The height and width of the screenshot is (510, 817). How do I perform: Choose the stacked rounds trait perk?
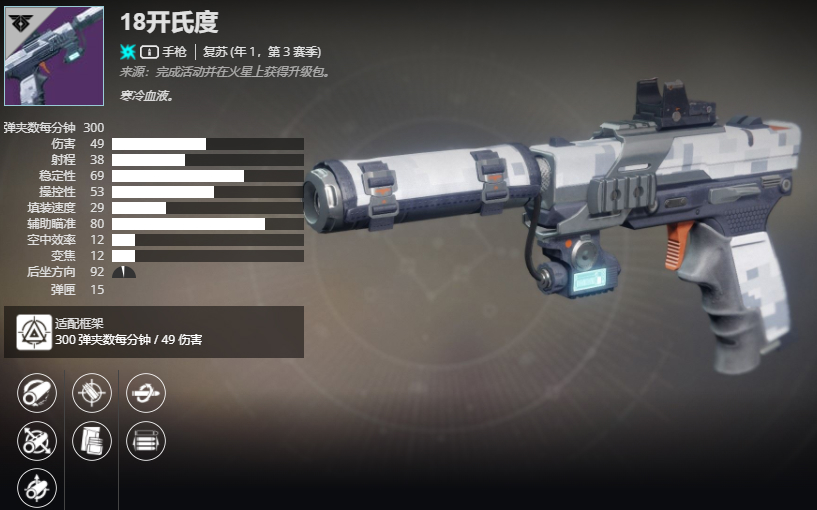point(146,440)
